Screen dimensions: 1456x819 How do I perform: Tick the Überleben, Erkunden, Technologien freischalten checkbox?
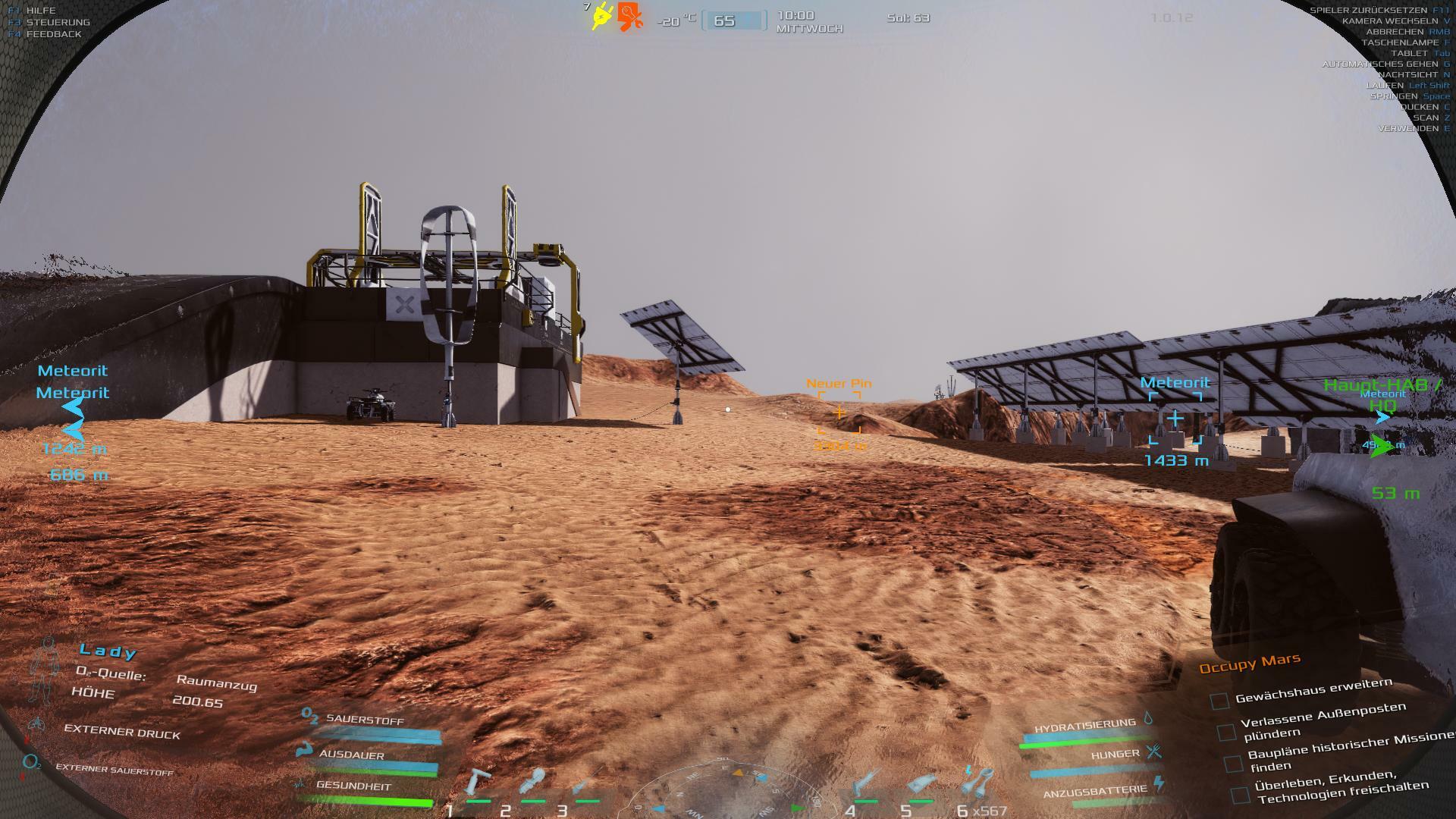1240,795
